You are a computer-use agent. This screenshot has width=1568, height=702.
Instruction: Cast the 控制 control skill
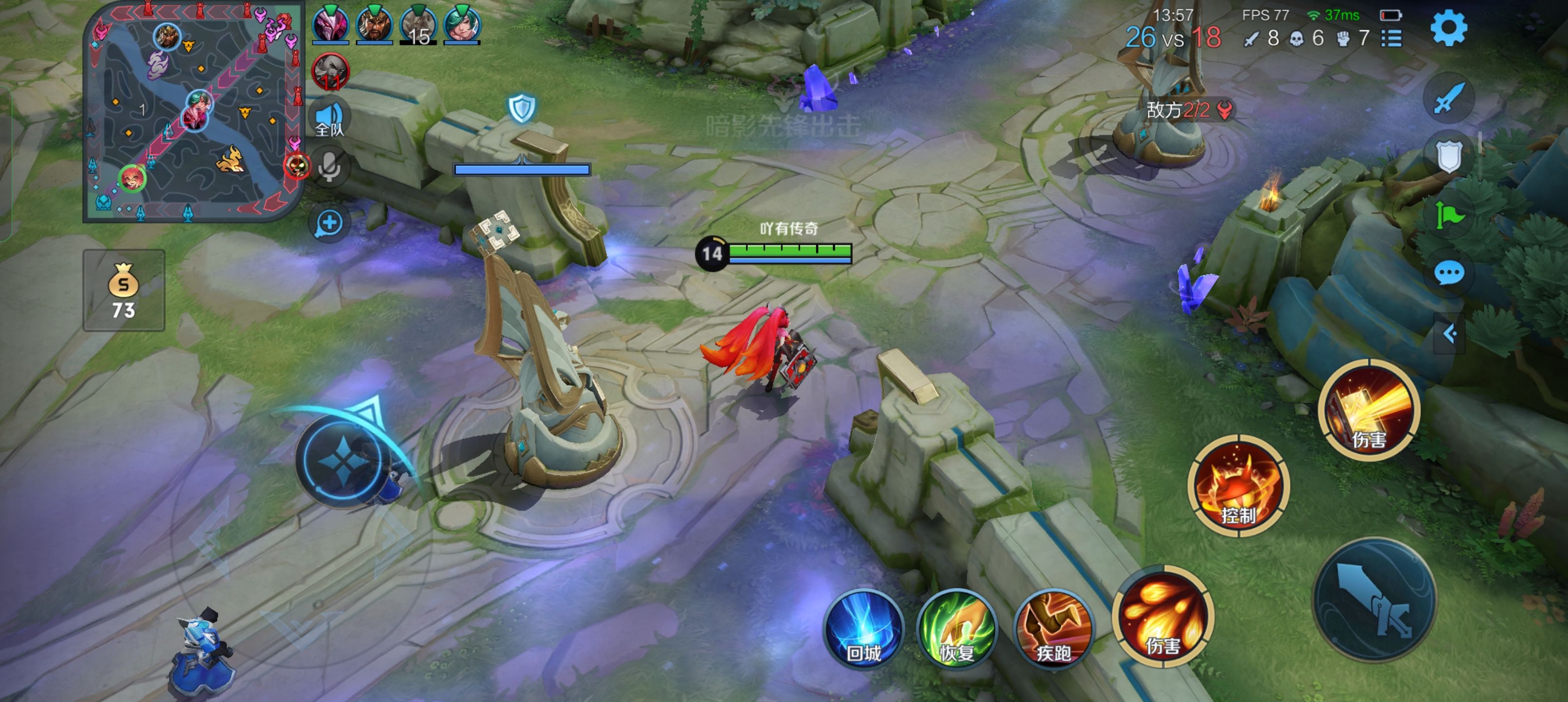click(1238, 486)
